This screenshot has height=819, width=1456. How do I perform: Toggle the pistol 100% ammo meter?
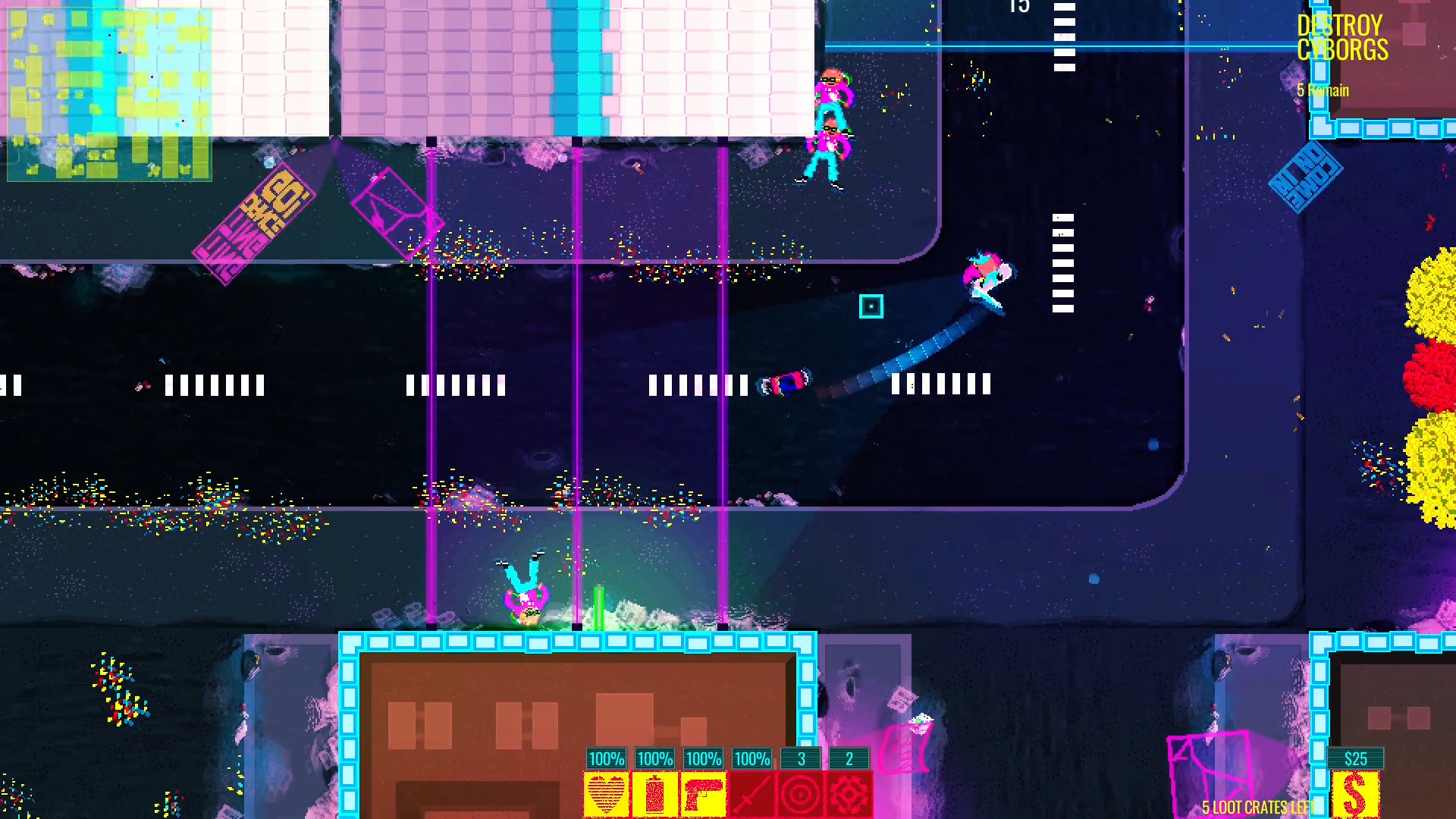(702, 758)
